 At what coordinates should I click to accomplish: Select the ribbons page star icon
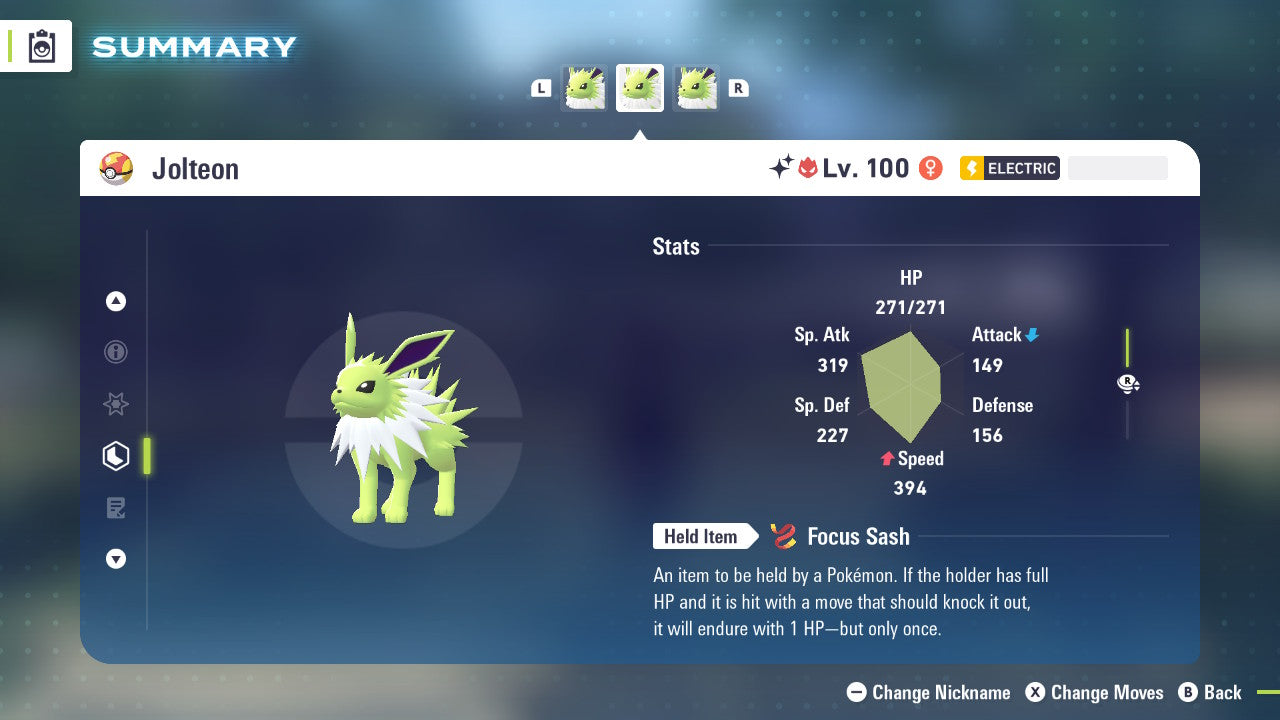pos(116,404)
